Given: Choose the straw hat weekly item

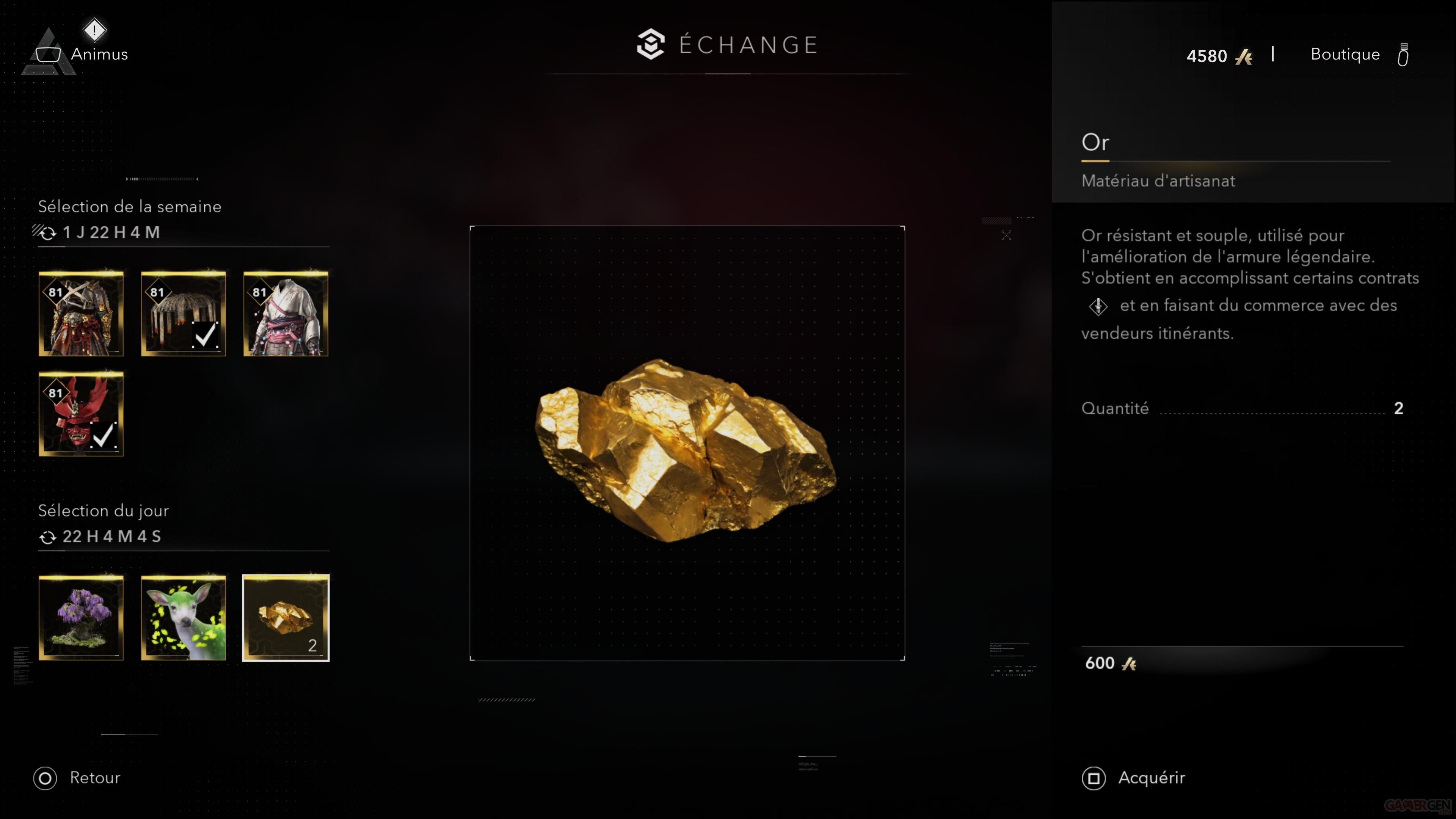Looking at the screenshot, I should click(x=183, y=314).
